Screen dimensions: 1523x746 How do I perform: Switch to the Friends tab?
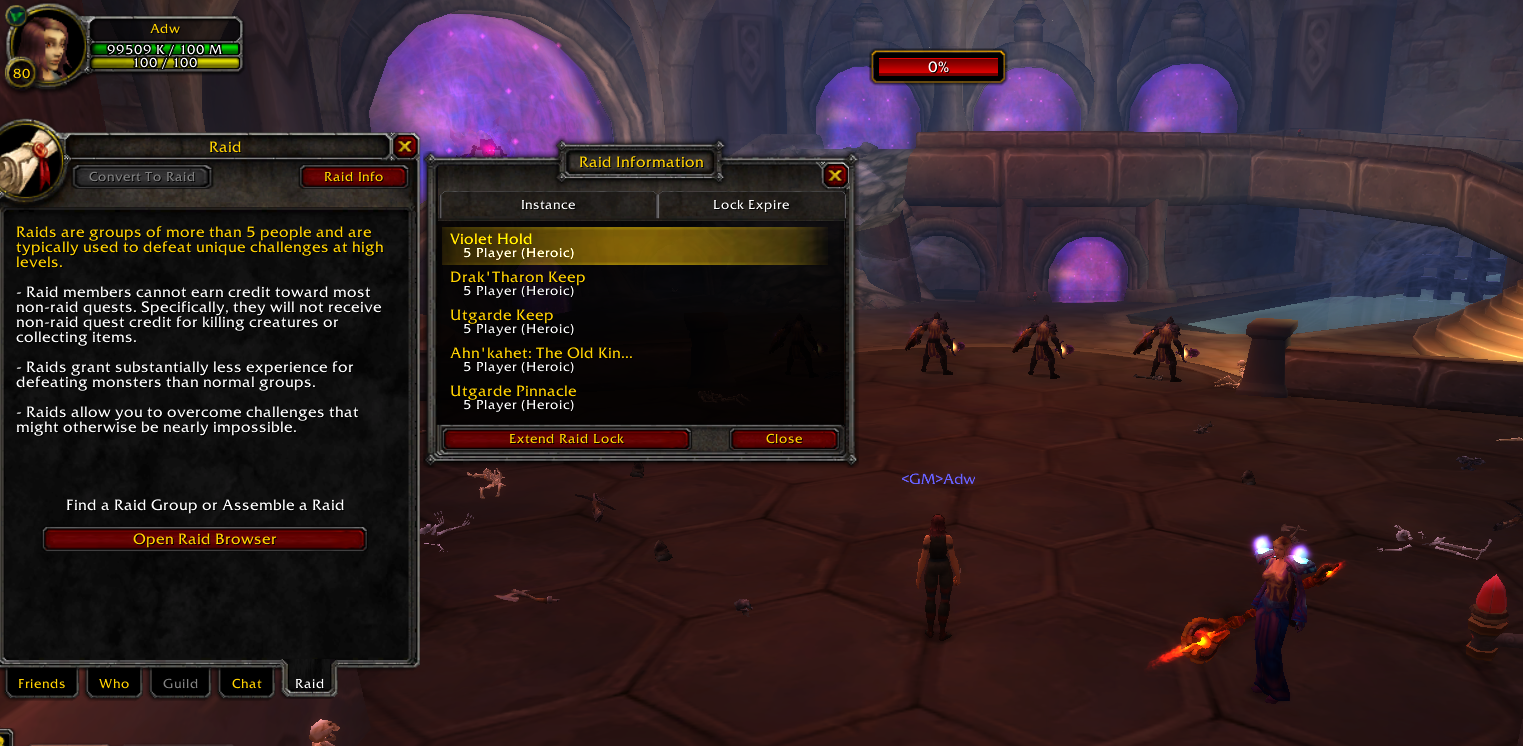(x=41, y=683)
